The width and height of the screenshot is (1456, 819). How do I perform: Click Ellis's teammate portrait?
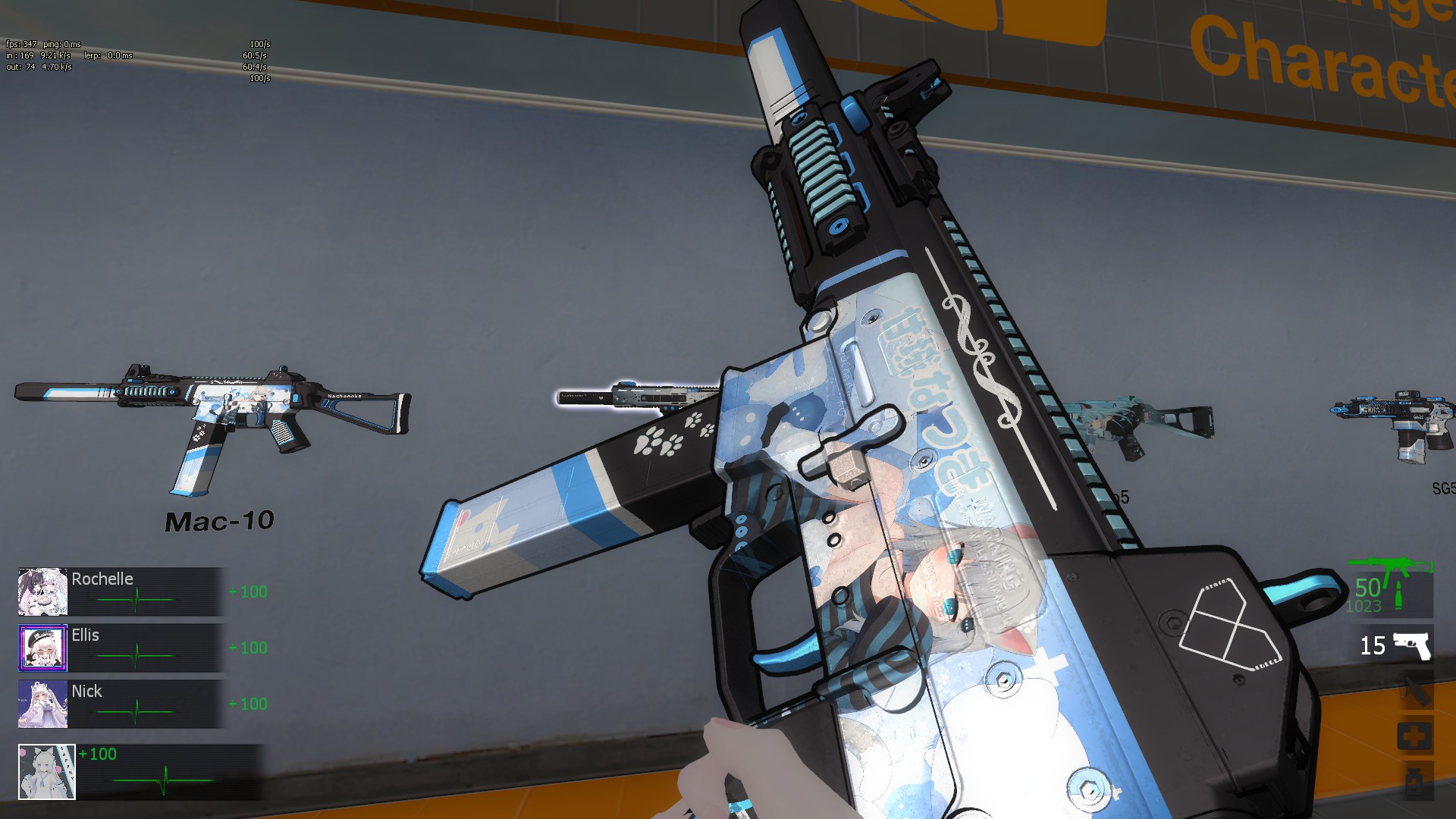click(x=42, y=648)
